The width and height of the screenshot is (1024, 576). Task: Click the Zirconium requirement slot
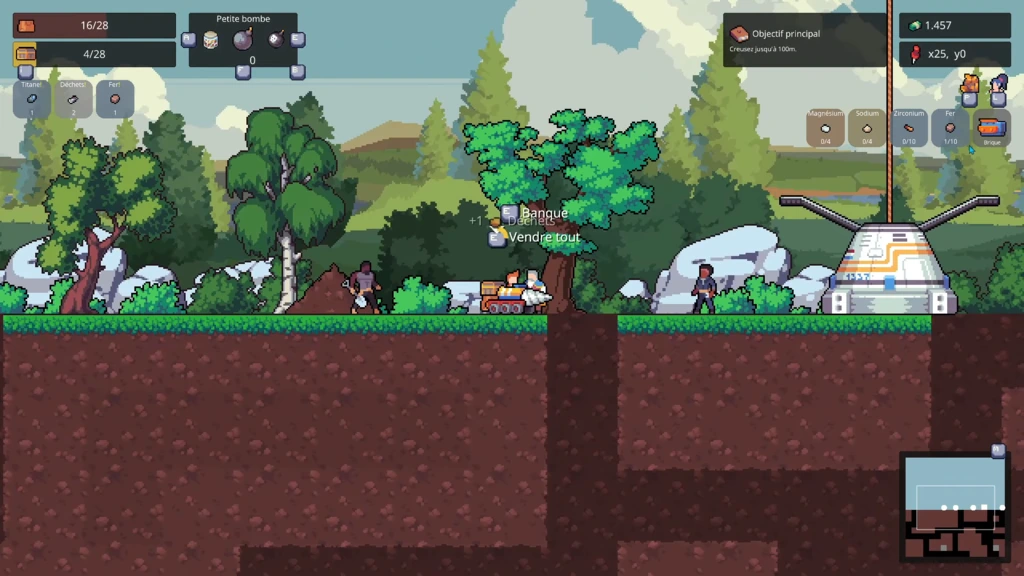tap(909, 128)
